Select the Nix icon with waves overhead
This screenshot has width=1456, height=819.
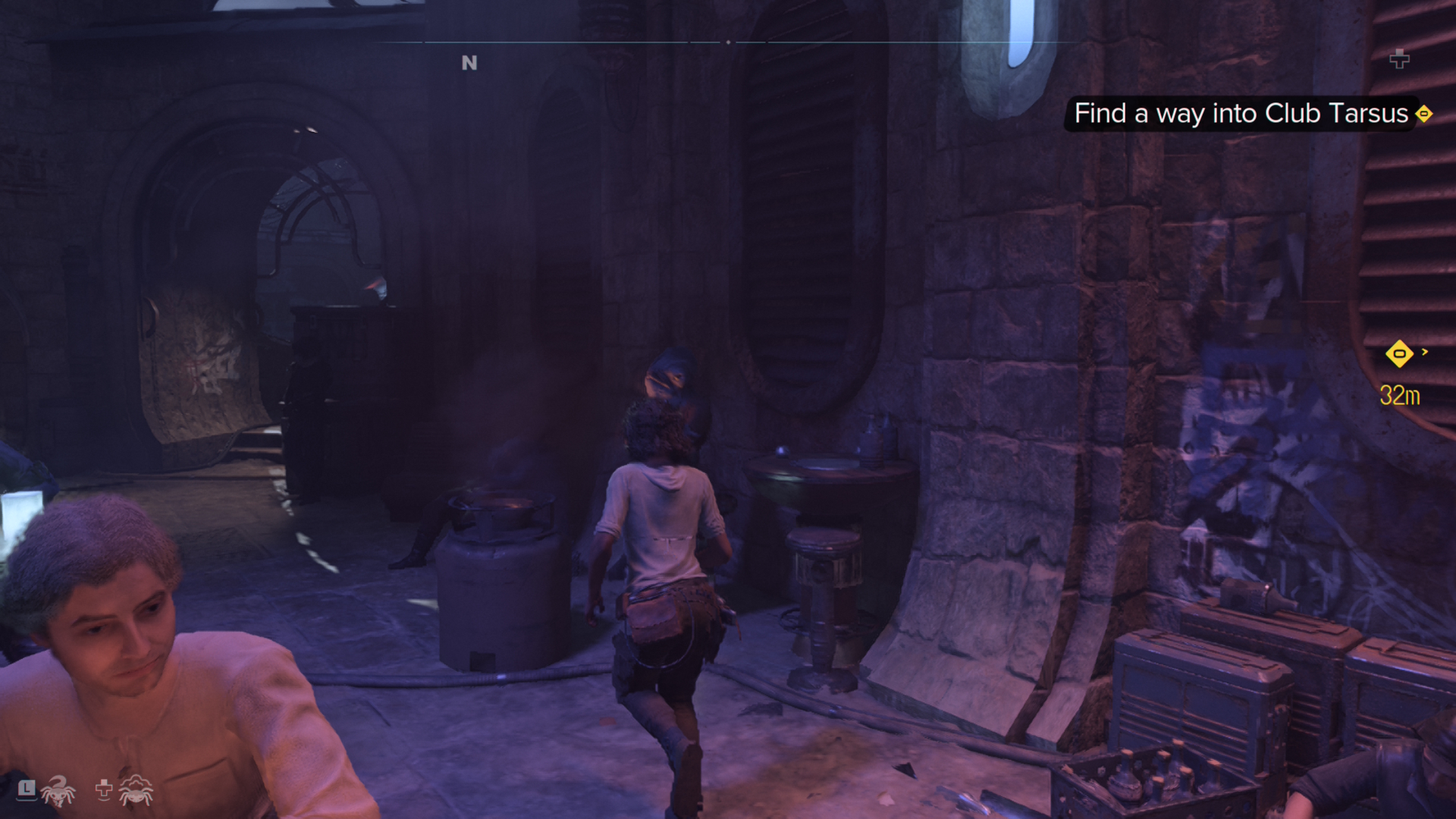coord(136,791)
